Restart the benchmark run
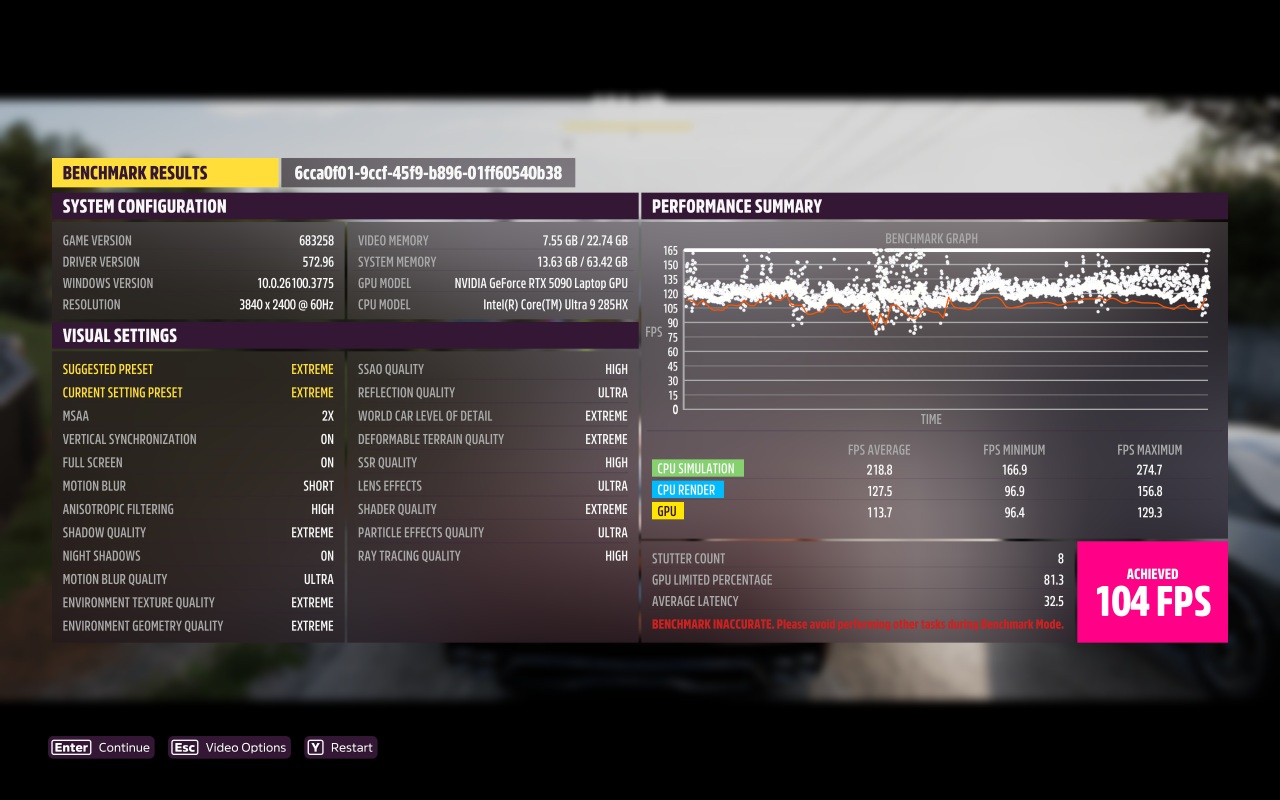1280x800 pixels. click(x=341, y=747)
